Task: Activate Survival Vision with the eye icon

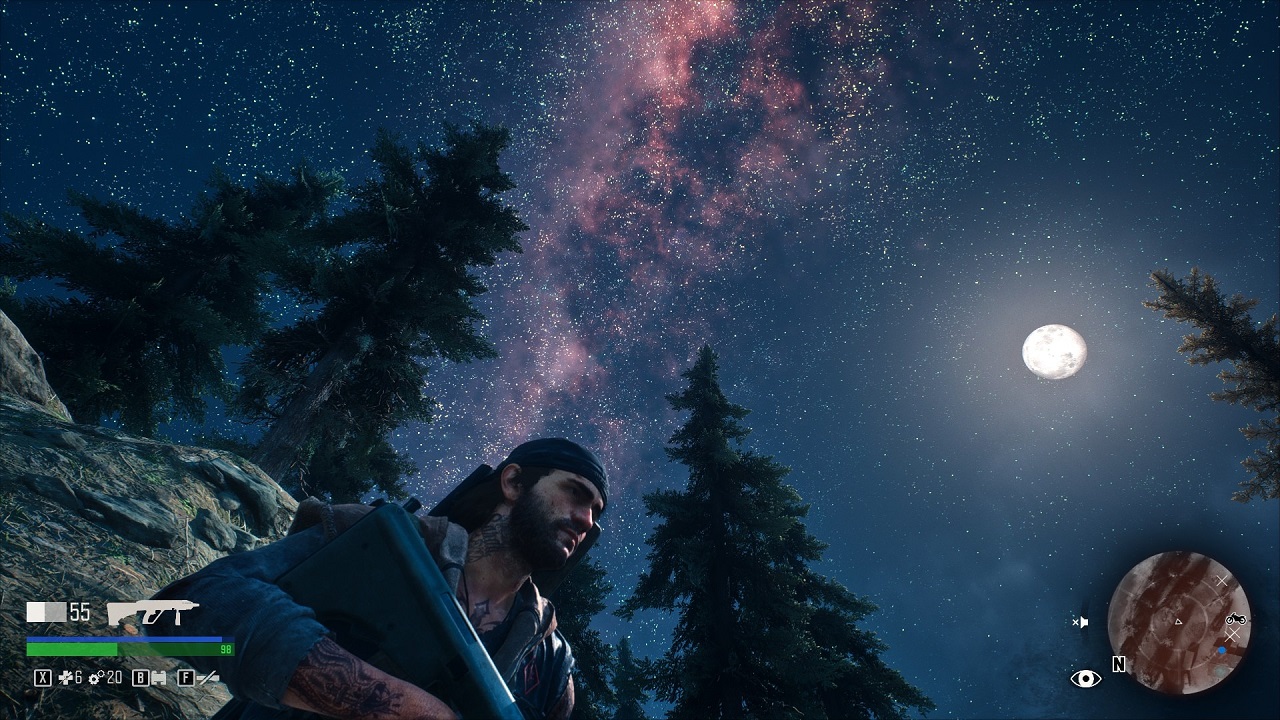Action: [1086, 678]
